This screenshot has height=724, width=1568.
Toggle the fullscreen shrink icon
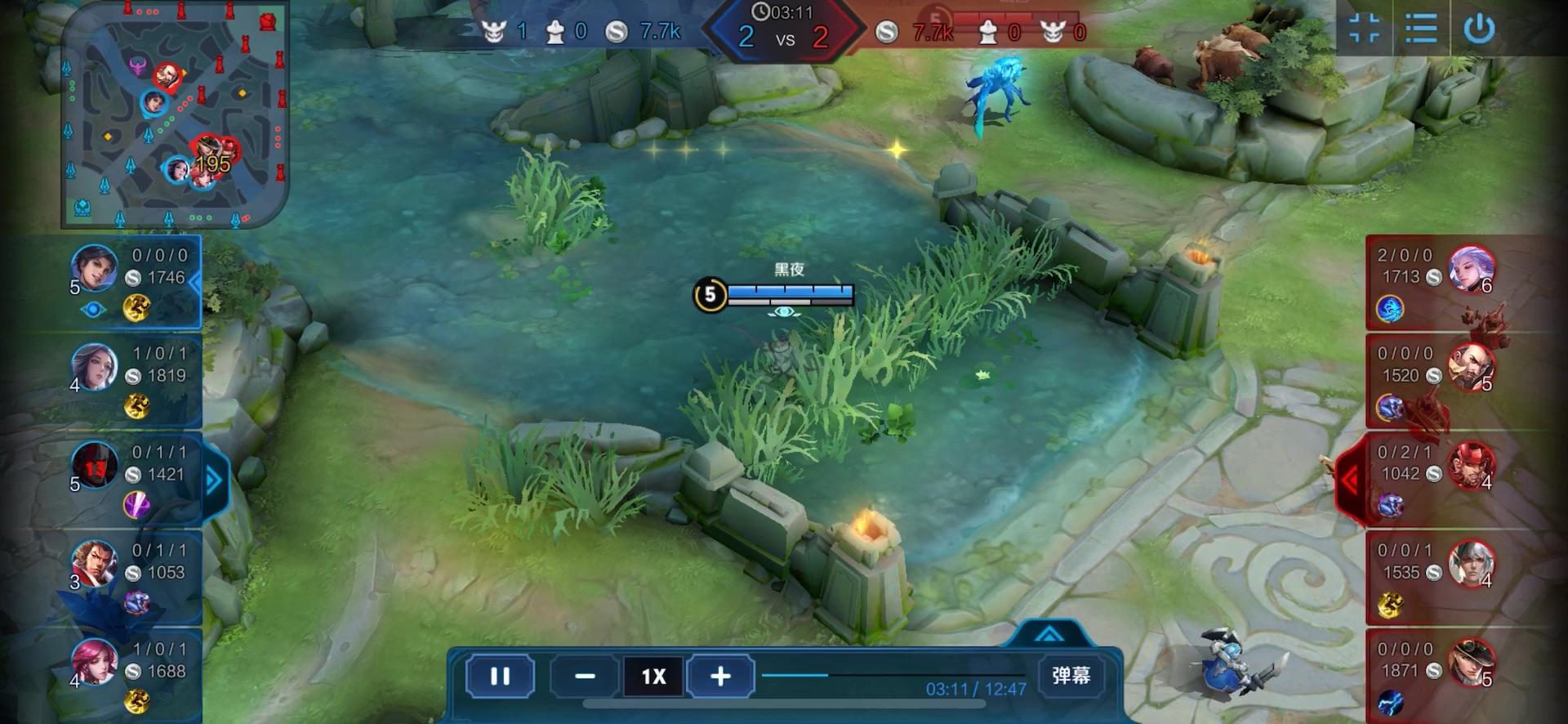click(x=1364, y=29)
